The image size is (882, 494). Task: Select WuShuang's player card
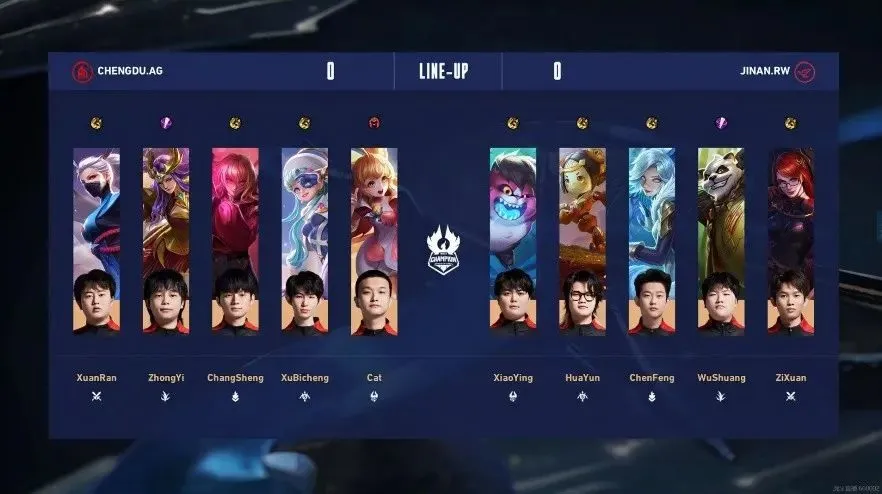pos(721,241)
